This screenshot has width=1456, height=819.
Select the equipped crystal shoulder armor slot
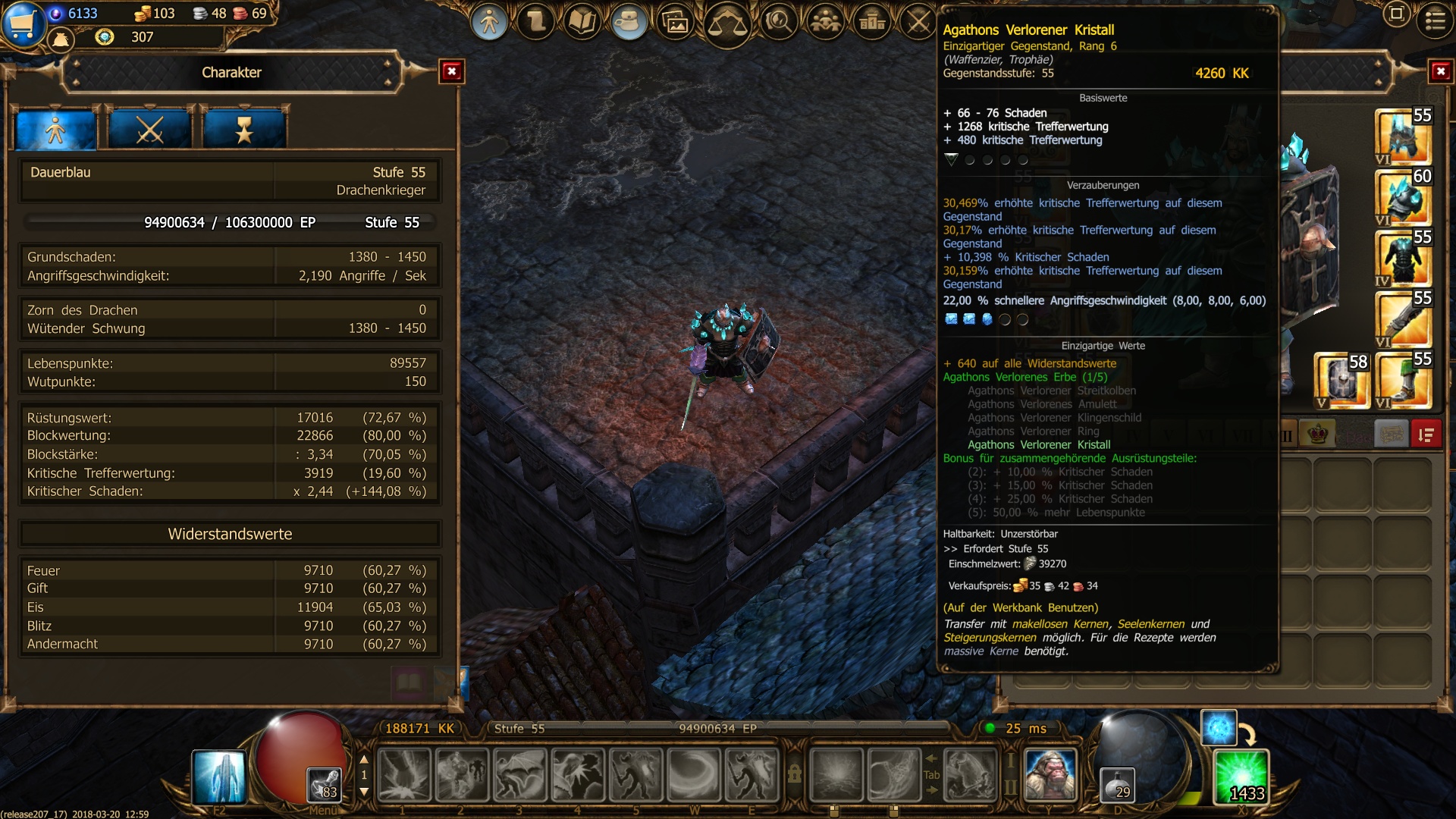pyautogui.click(x=1403, y=197)
